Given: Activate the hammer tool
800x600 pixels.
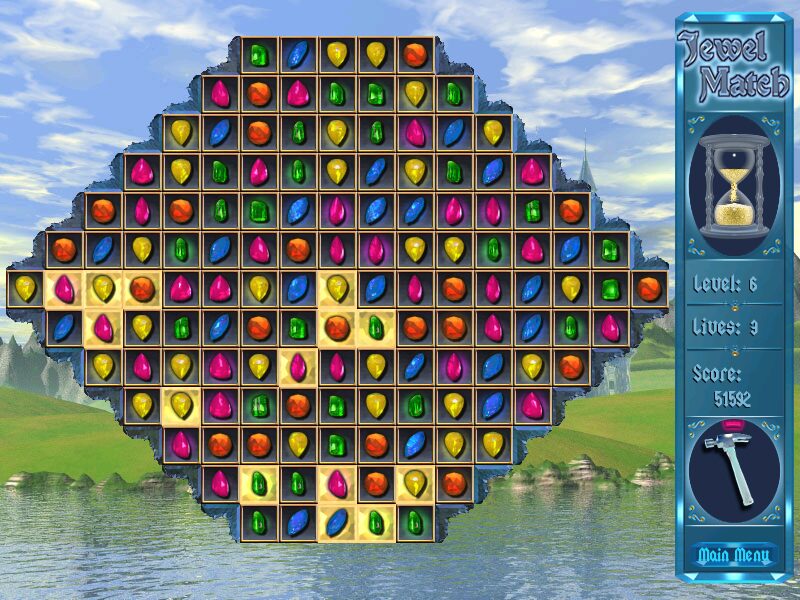Looking at the screenshot, I should point(734,469).
